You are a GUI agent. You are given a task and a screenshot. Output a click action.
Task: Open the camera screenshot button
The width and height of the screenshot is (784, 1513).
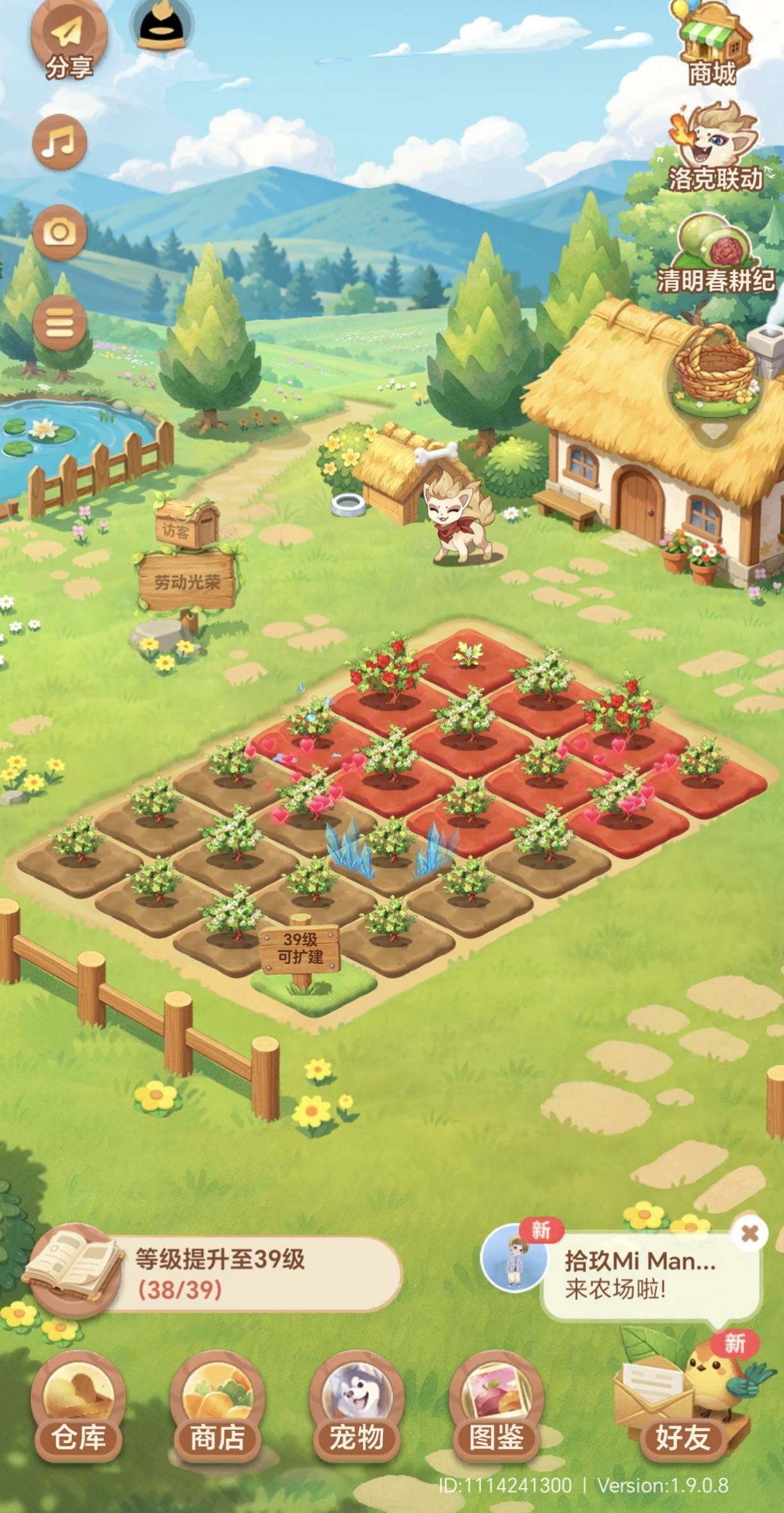pyautogui.click(x=60, y=232)
